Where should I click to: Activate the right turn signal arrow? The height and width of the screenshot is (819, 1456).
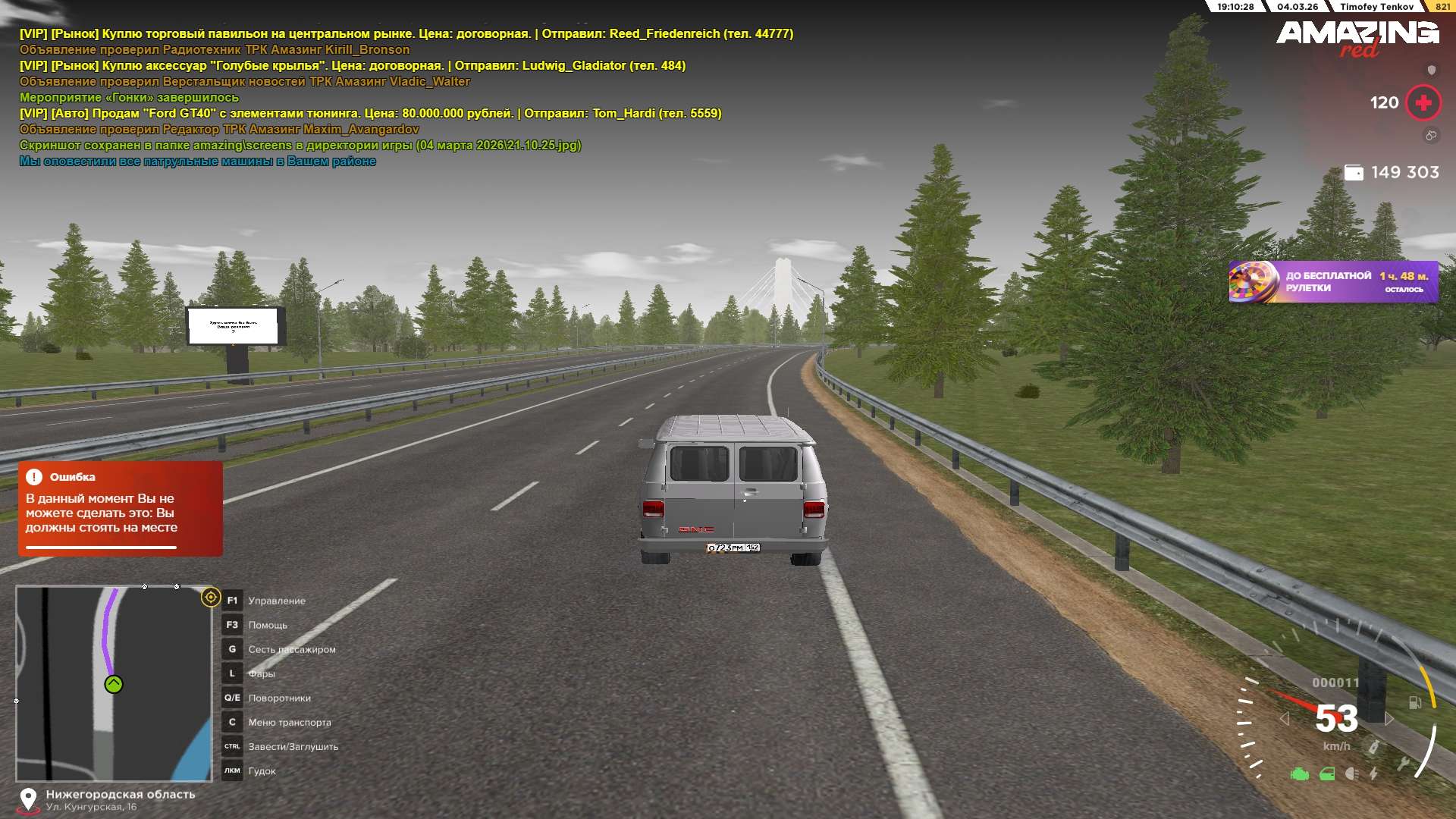pos(1389,719)
